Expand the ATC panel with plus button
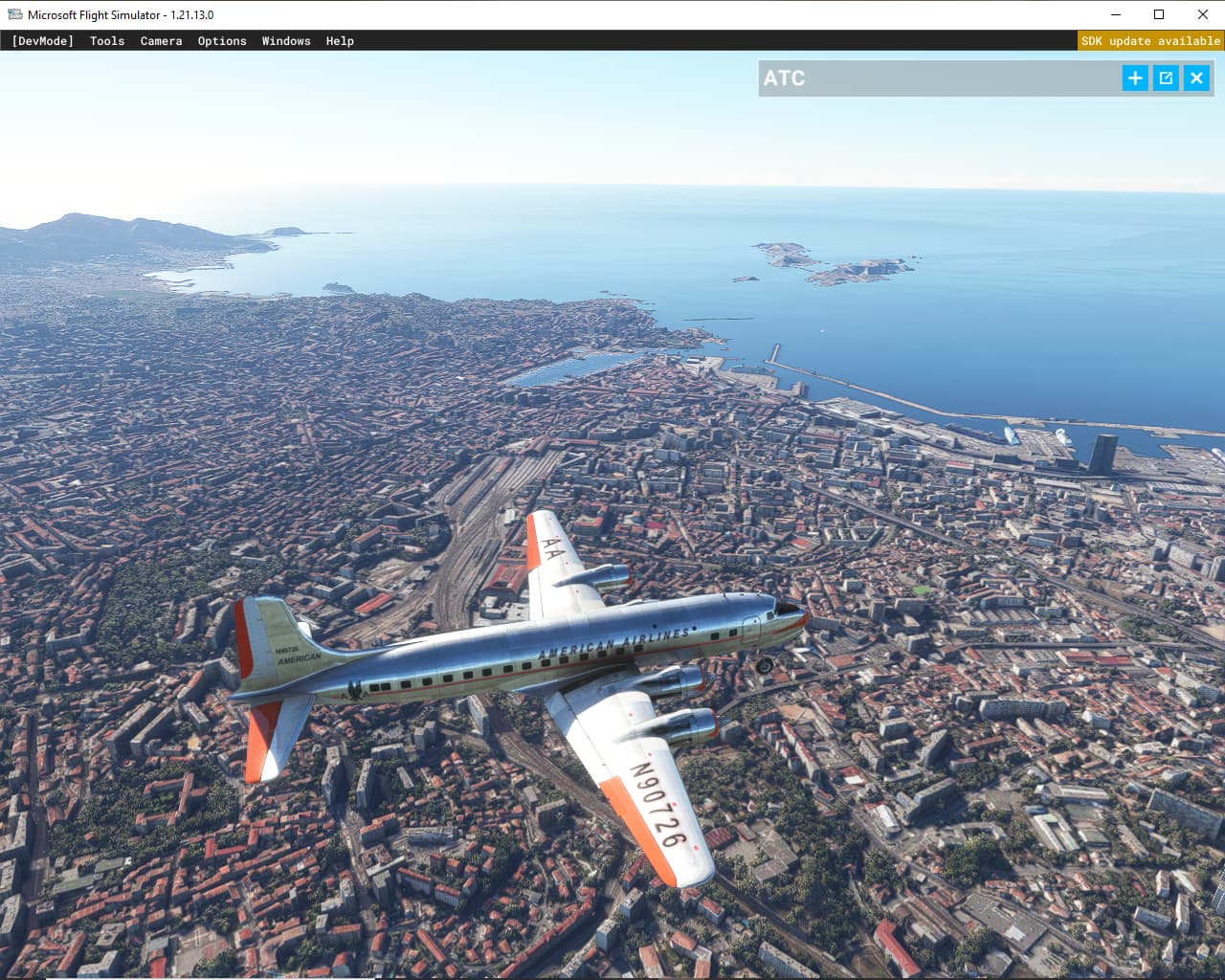Viewport: 1225px width, 980px height. [1135, 78]
